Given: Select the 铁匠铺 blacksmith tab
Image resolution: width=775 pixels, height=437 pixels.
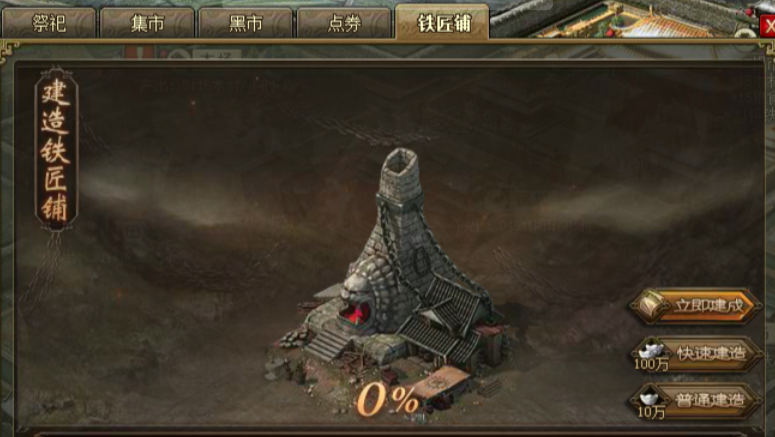Looking at the screenshot, I should [442, 23].
